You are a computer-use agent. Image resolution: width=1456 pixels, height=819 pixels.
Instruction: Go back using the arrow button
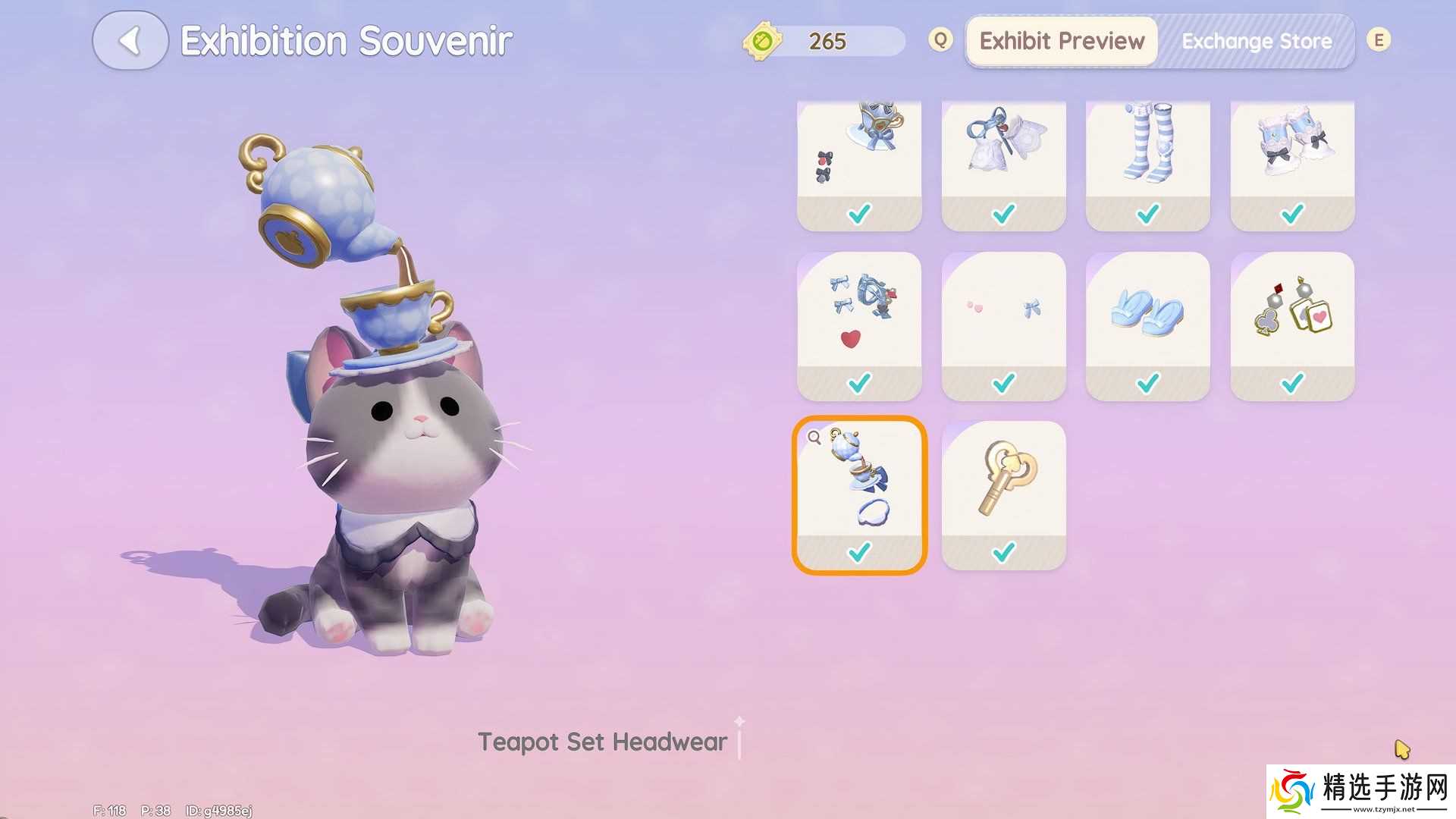tap(130, 41)
